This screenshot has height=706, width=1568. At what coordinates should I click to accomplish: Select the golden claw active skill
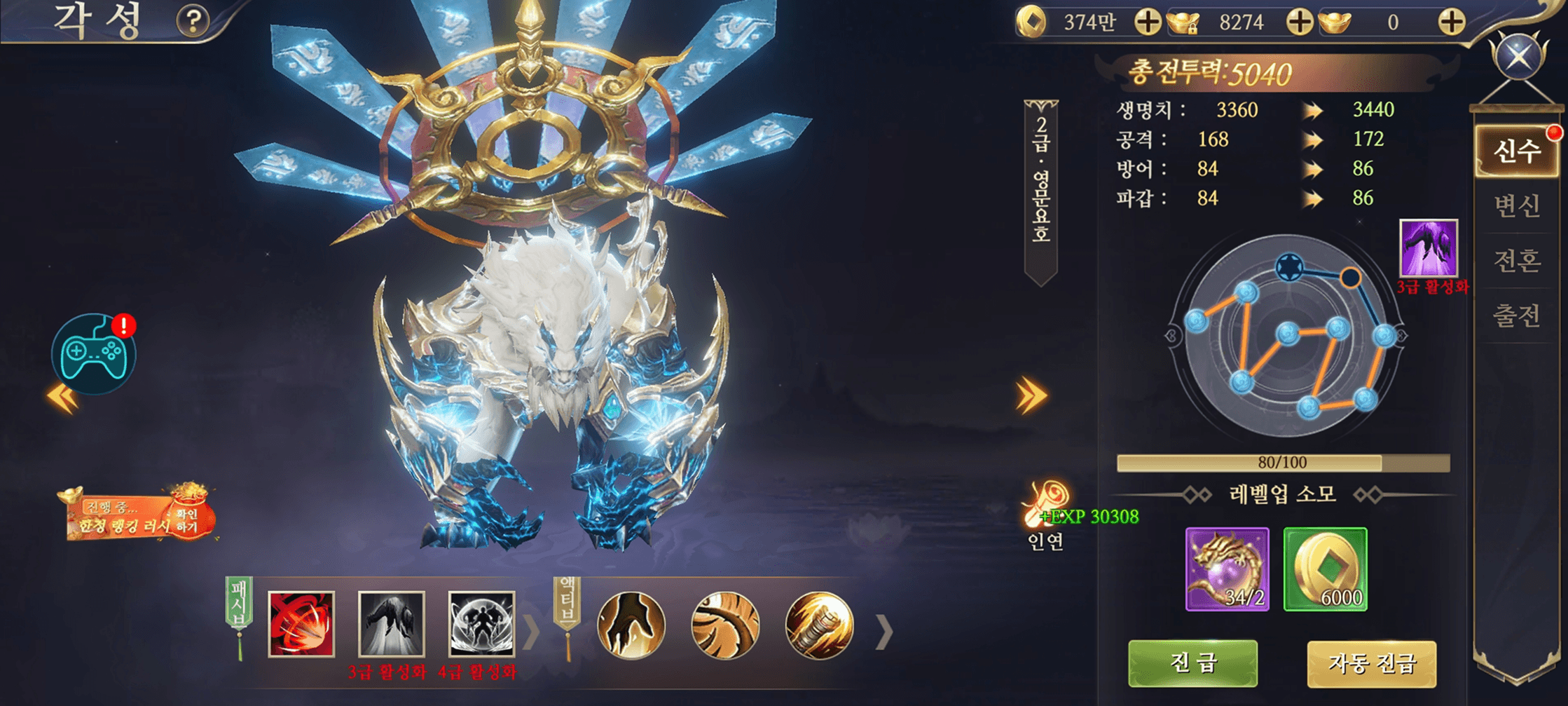(631, 625)
